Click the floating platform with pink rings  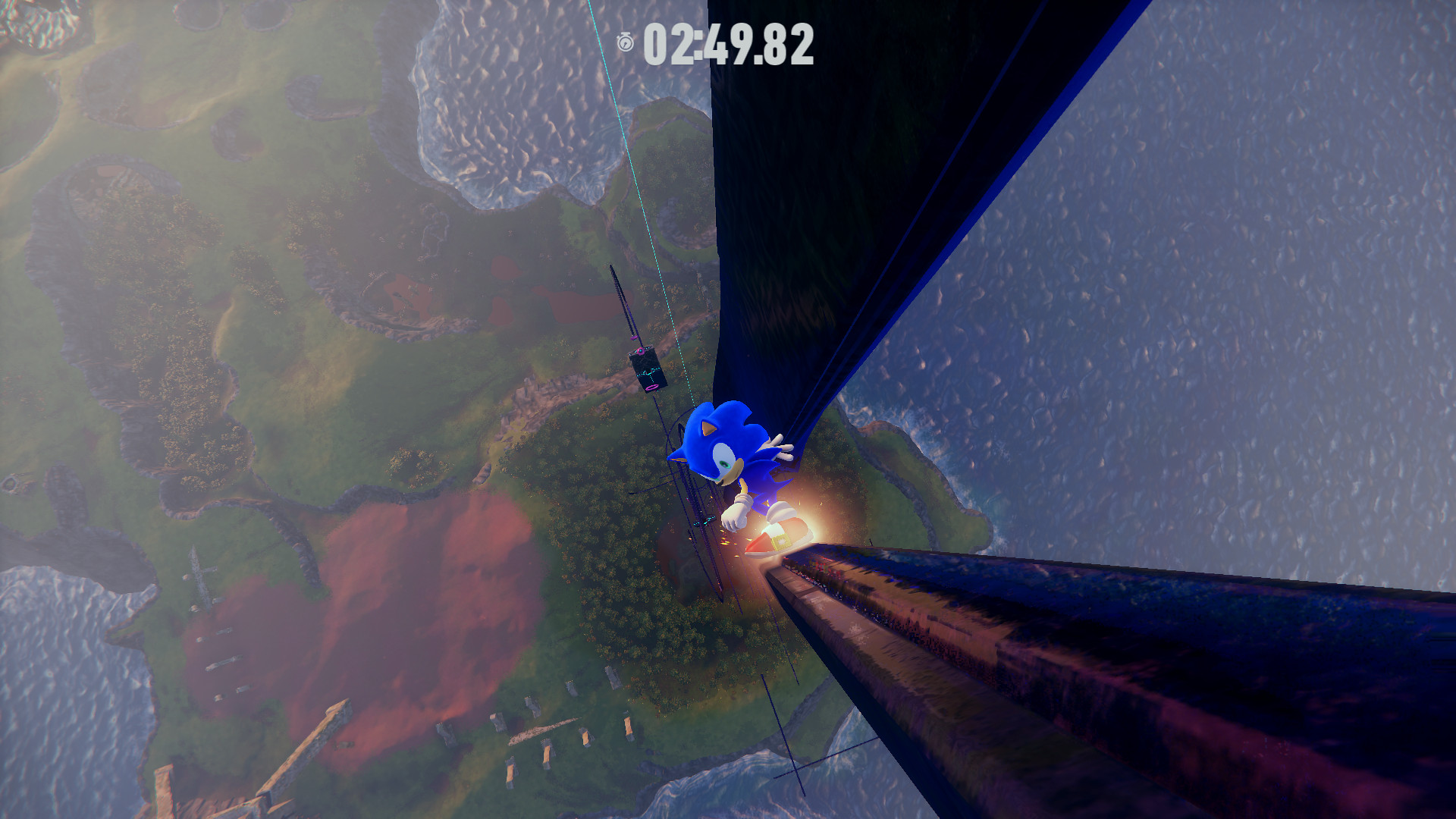(647, 369)
